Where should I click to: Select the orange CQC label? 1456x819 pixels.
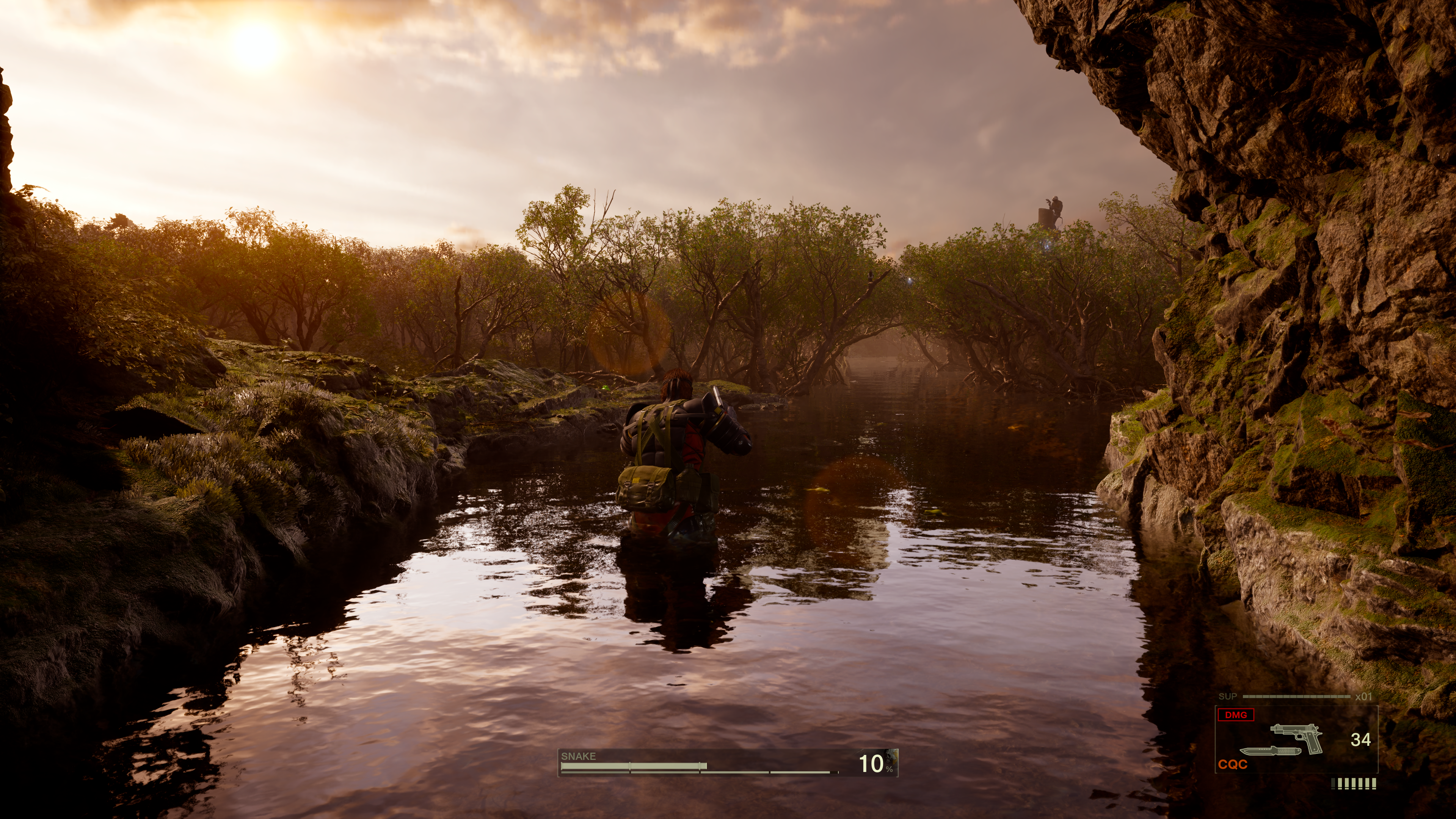[1232, 765]
